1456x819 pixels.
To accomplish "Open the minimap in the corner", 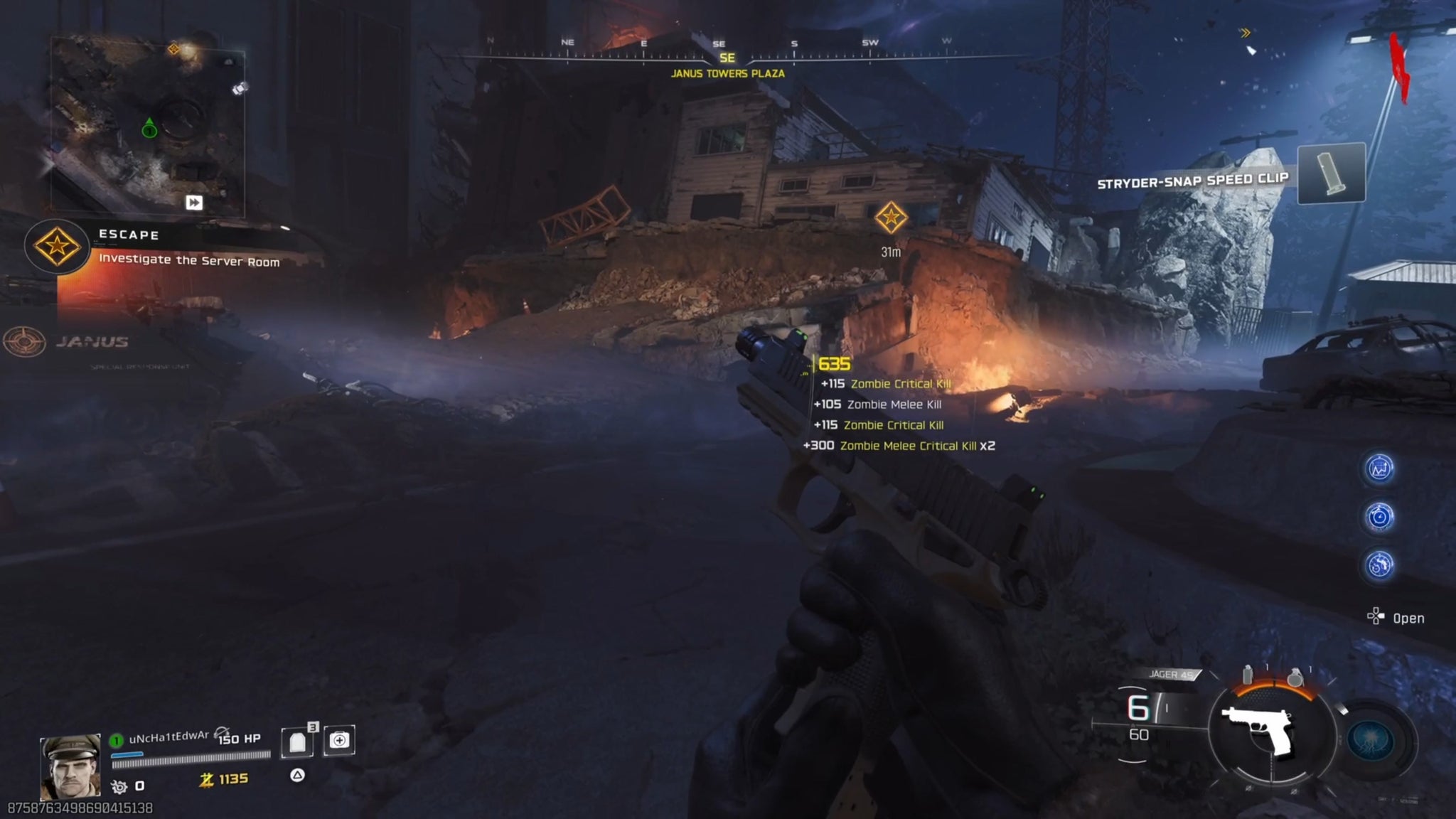I will click(148, 127).
